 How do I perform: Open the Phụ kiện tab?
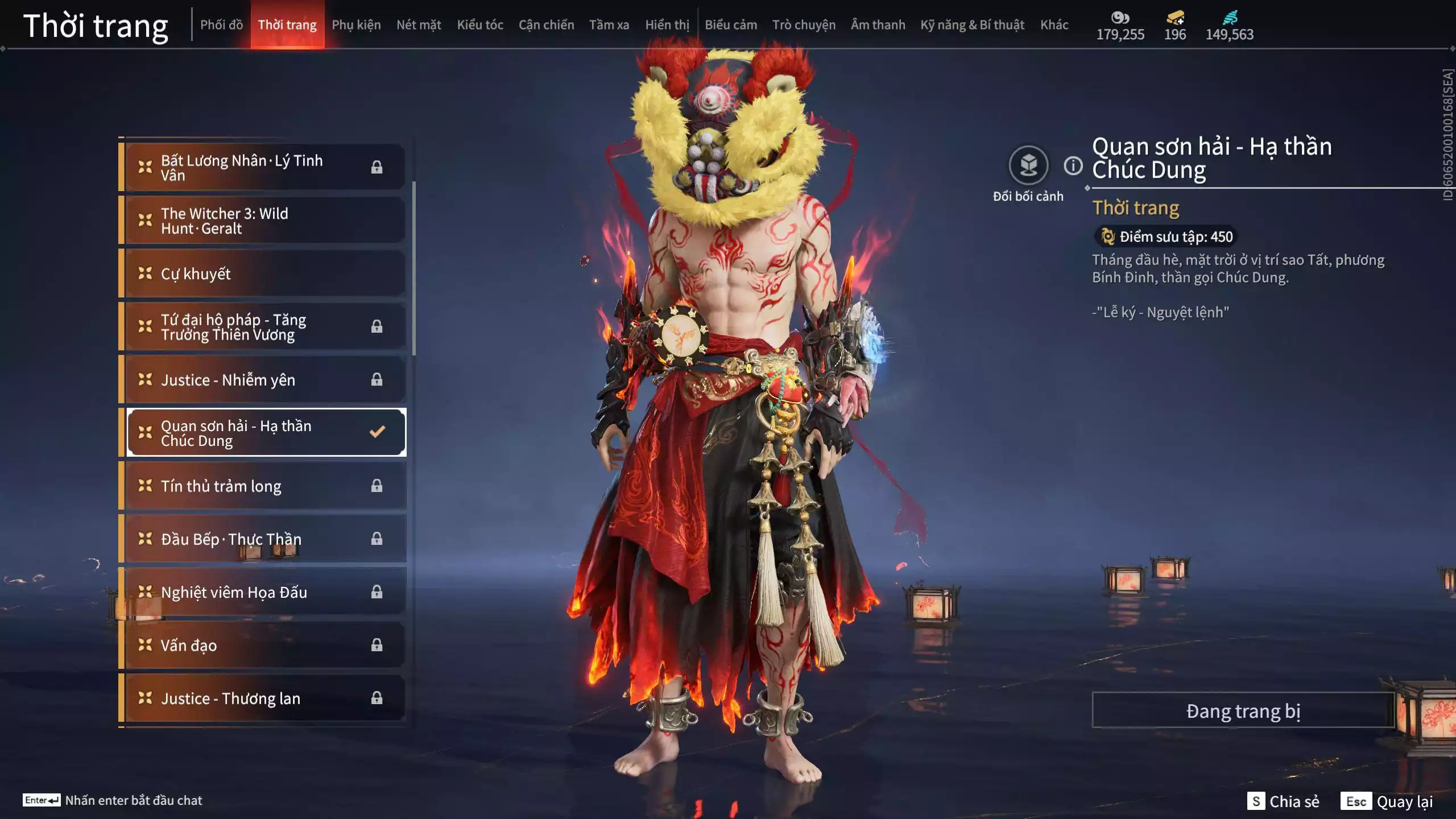[356, 25]
